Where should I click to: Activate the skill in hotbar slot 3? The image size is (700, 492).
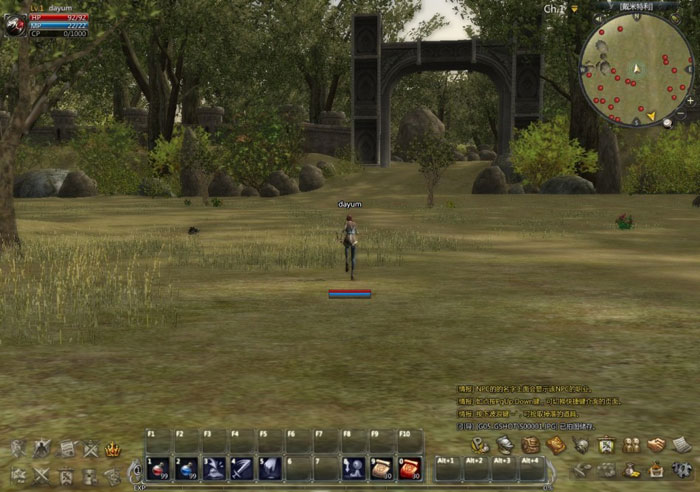(214, 467)
